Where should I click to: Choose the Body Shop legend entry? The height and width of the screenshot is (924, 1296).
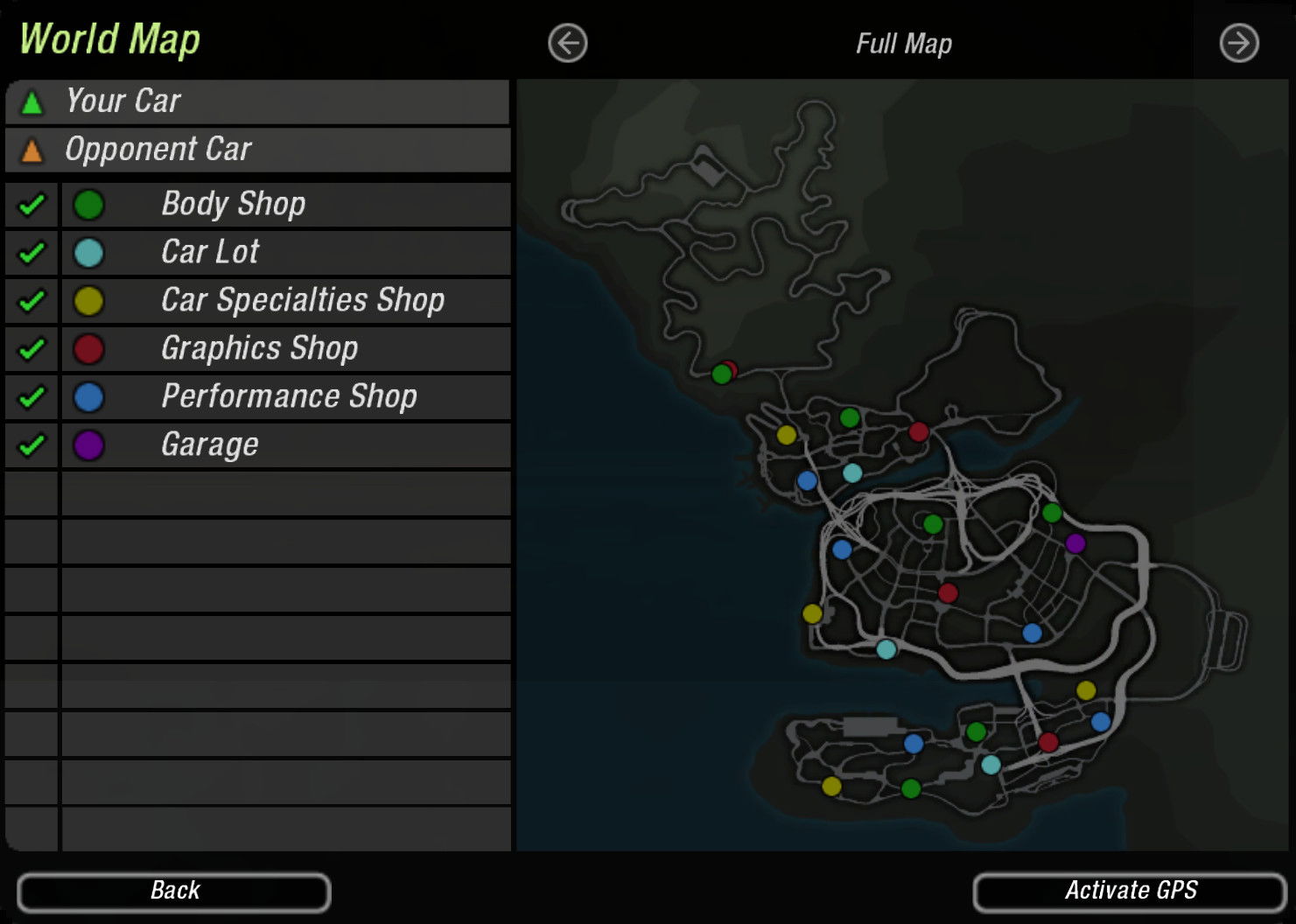285,205
